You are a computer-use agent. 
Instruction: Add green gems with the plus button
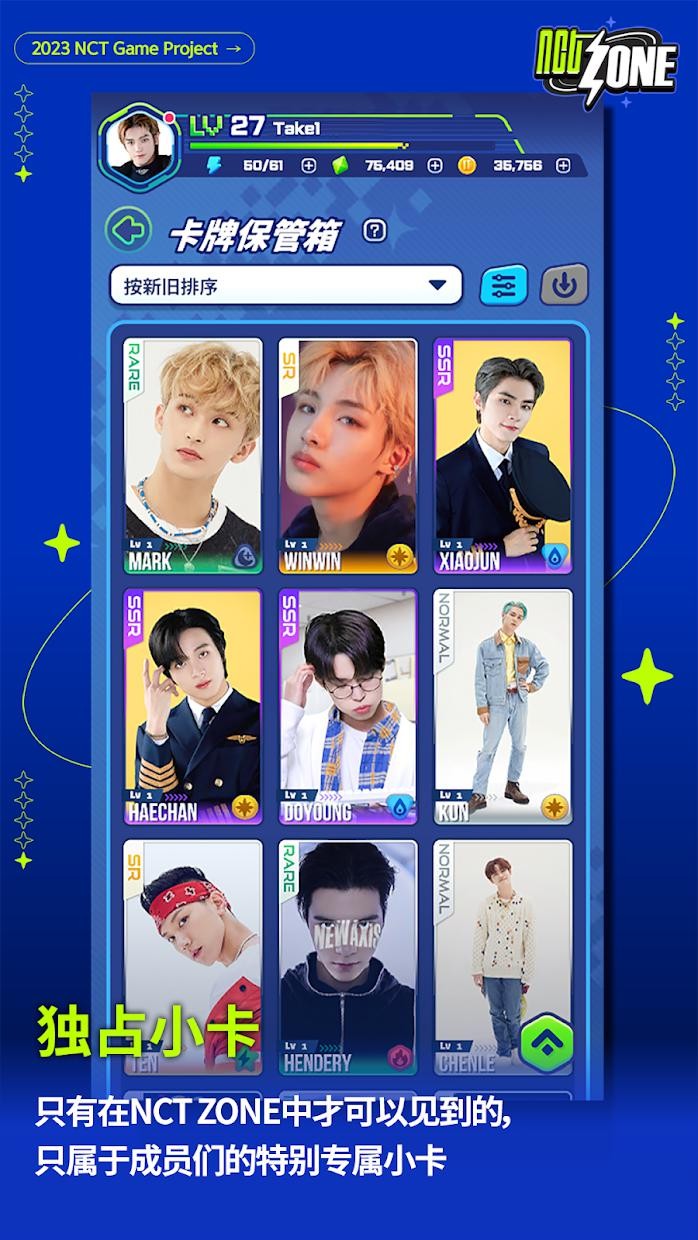click(x=434, y=166)
